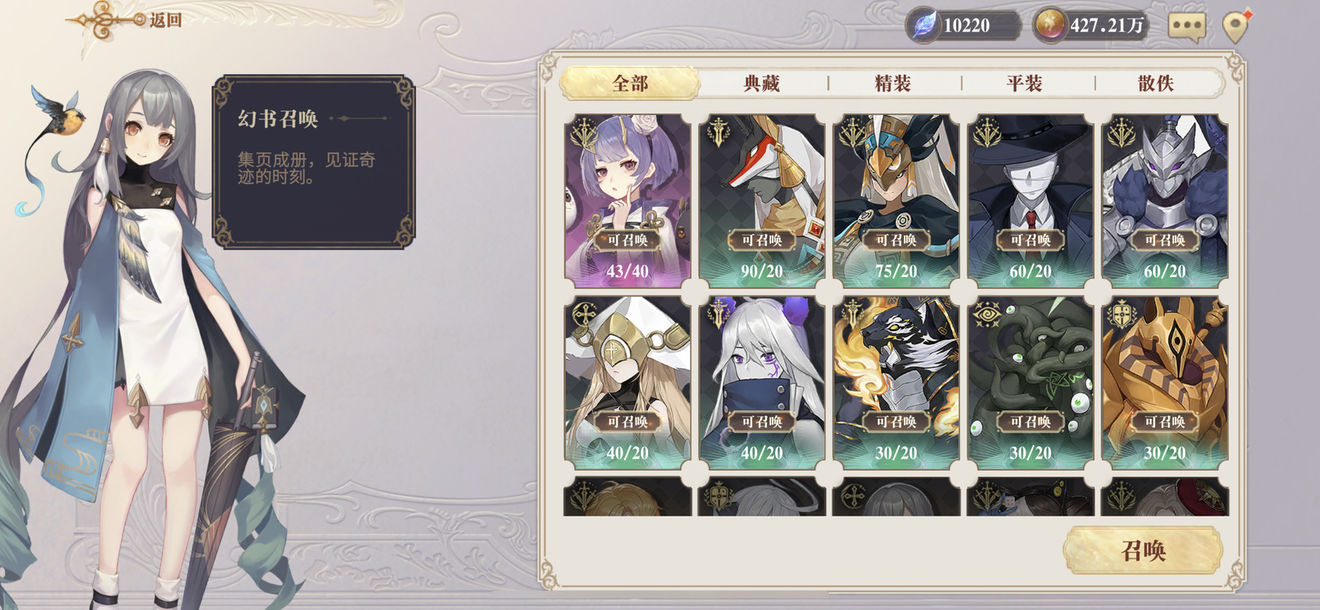Pick the flaming black tiger card
Viewport: 1320px width, 610px height.
[896, 382]
